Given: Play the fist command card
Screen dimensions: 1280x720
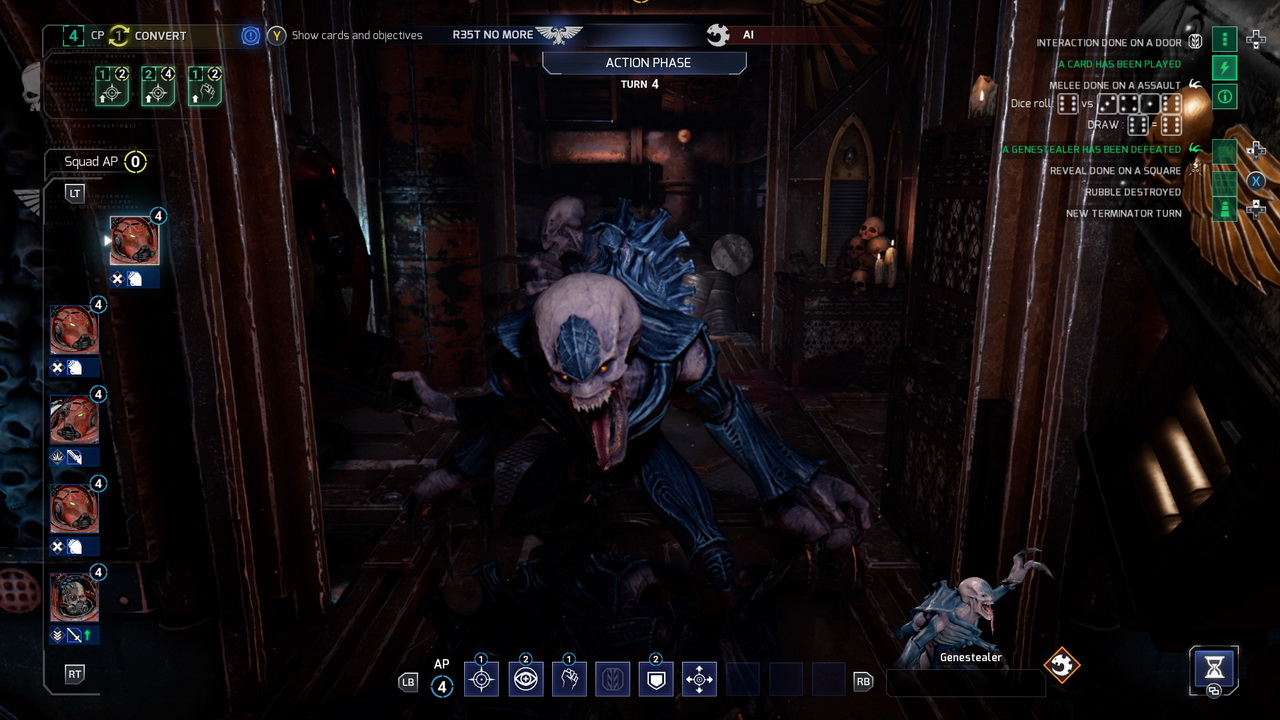Looking at the screenshot, I should (x=204, y=89).
